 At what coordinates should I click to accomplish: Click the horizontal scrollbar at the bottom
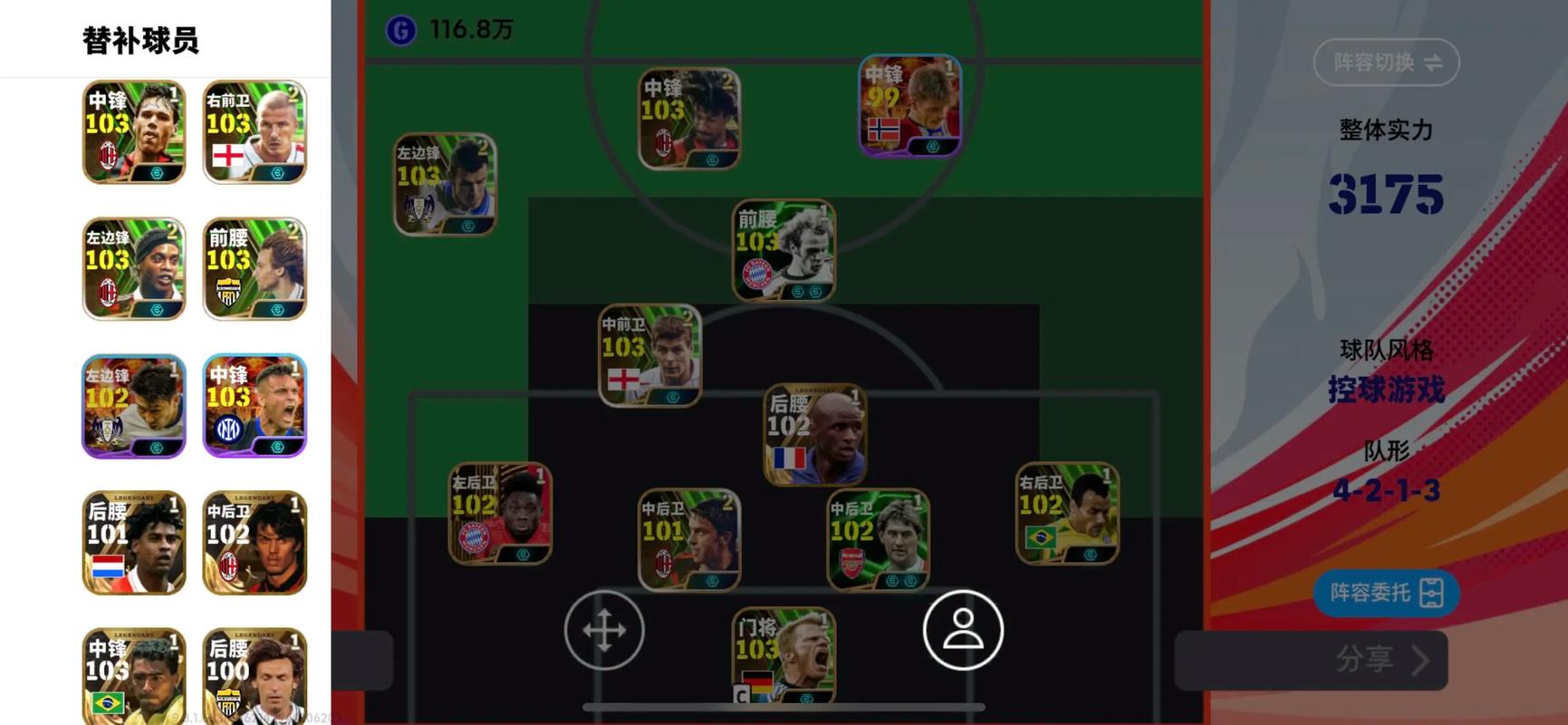pyautogui.click(x=784, y=706)
